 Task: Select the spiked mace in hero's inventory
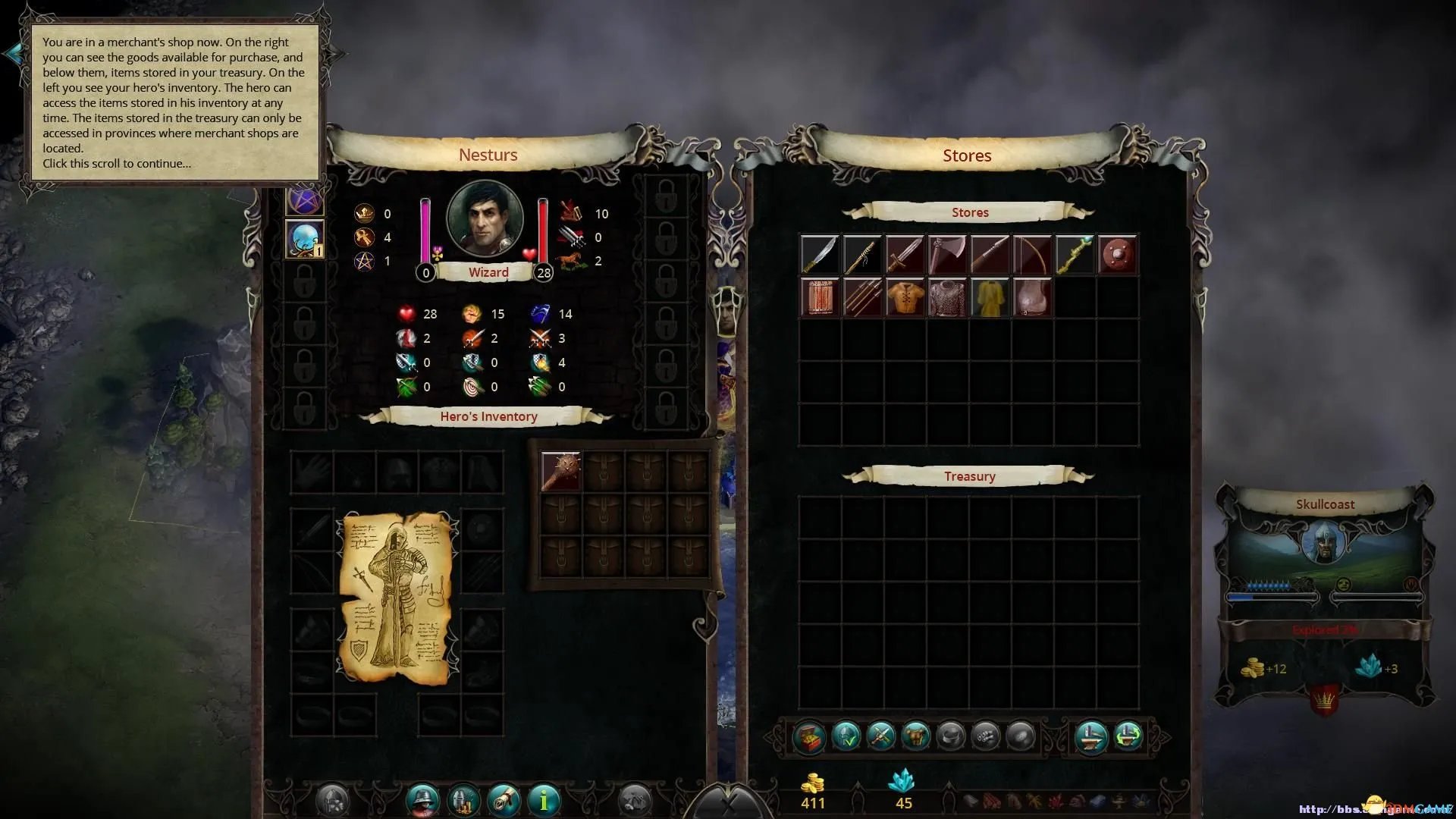point(561,470)
